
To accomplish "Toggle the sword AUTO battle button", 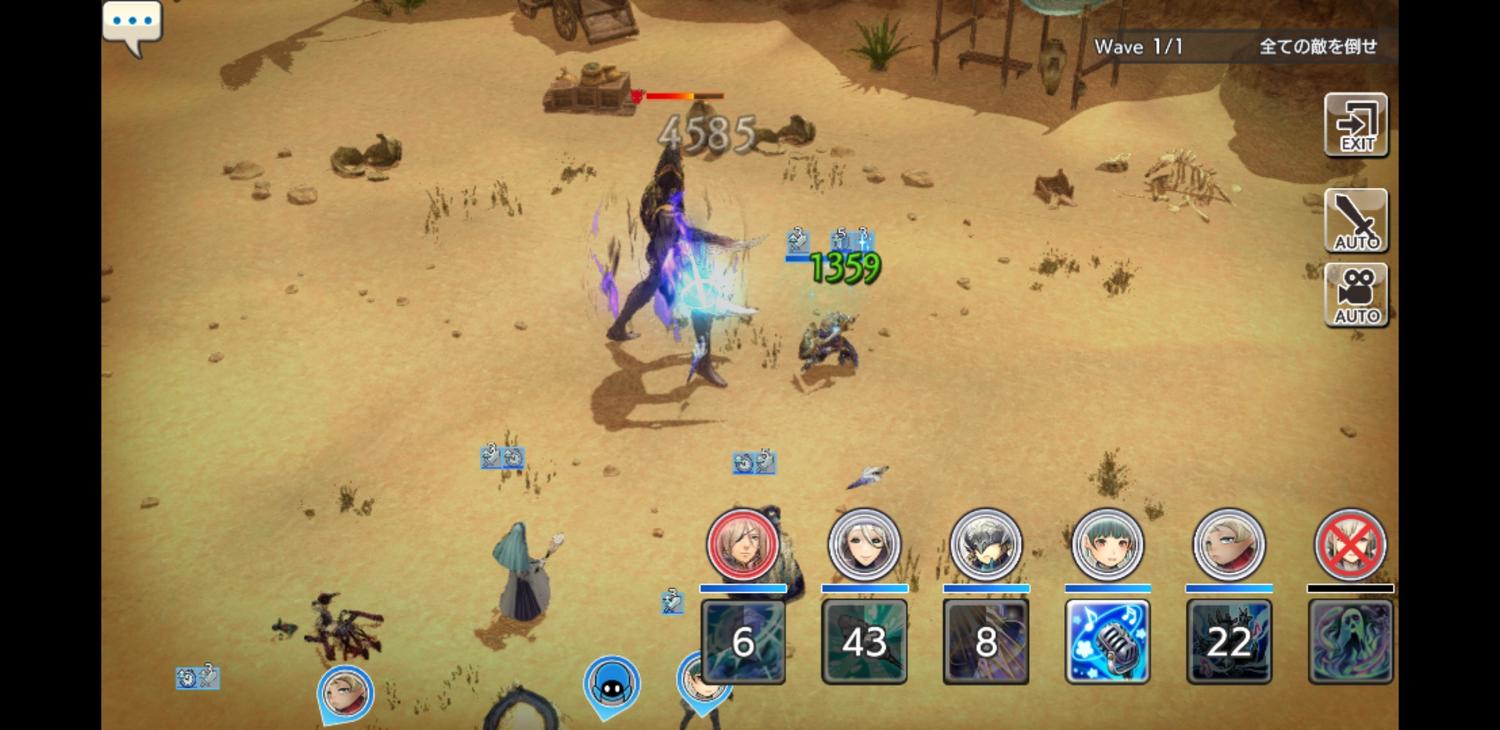I will (1356, 220).
